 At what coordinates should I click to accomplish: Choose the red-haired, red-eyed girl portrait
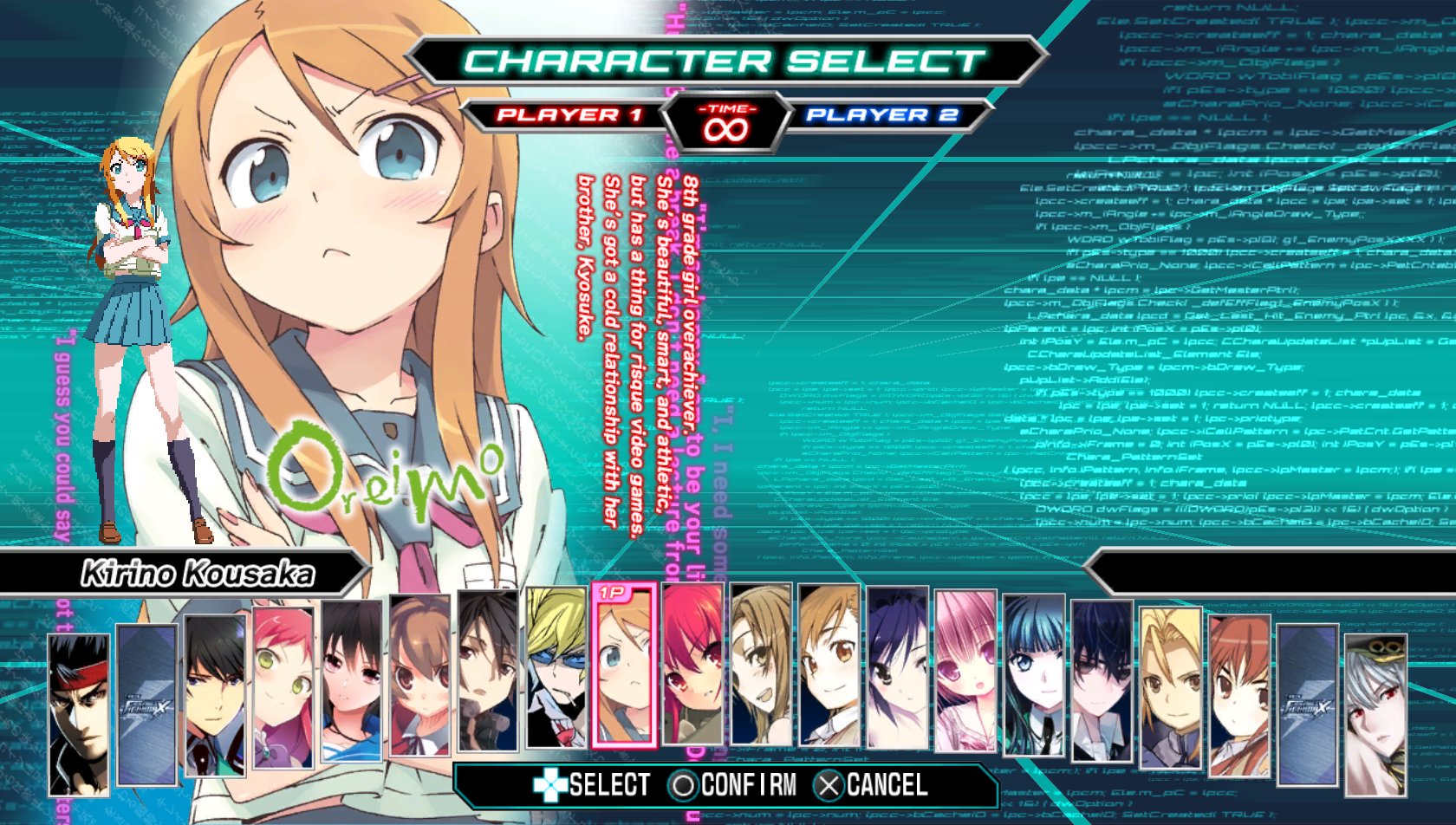pos(692,665)
